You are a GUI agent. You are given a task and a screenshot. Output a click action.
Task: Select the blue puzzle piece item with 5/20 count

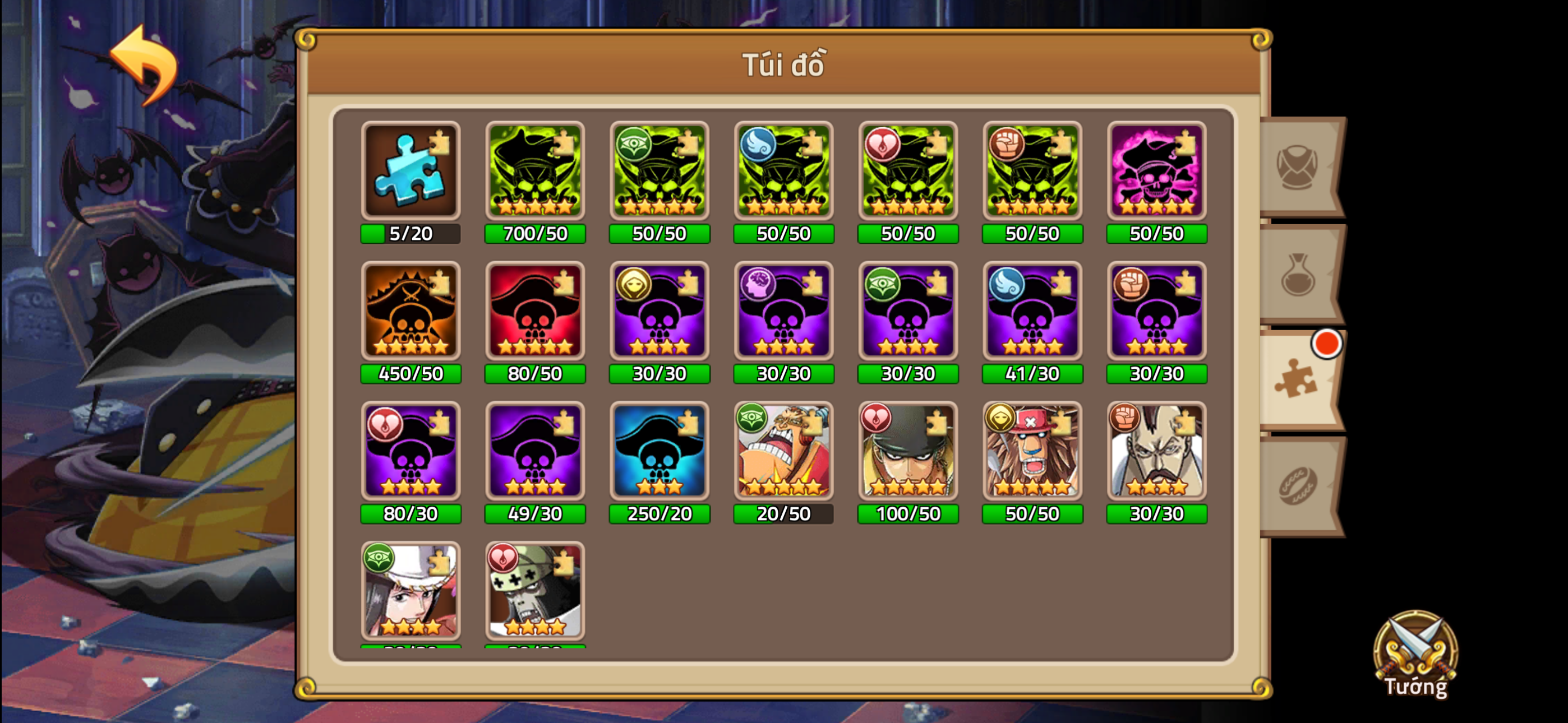pyautogui.click(x=411, y=172)
